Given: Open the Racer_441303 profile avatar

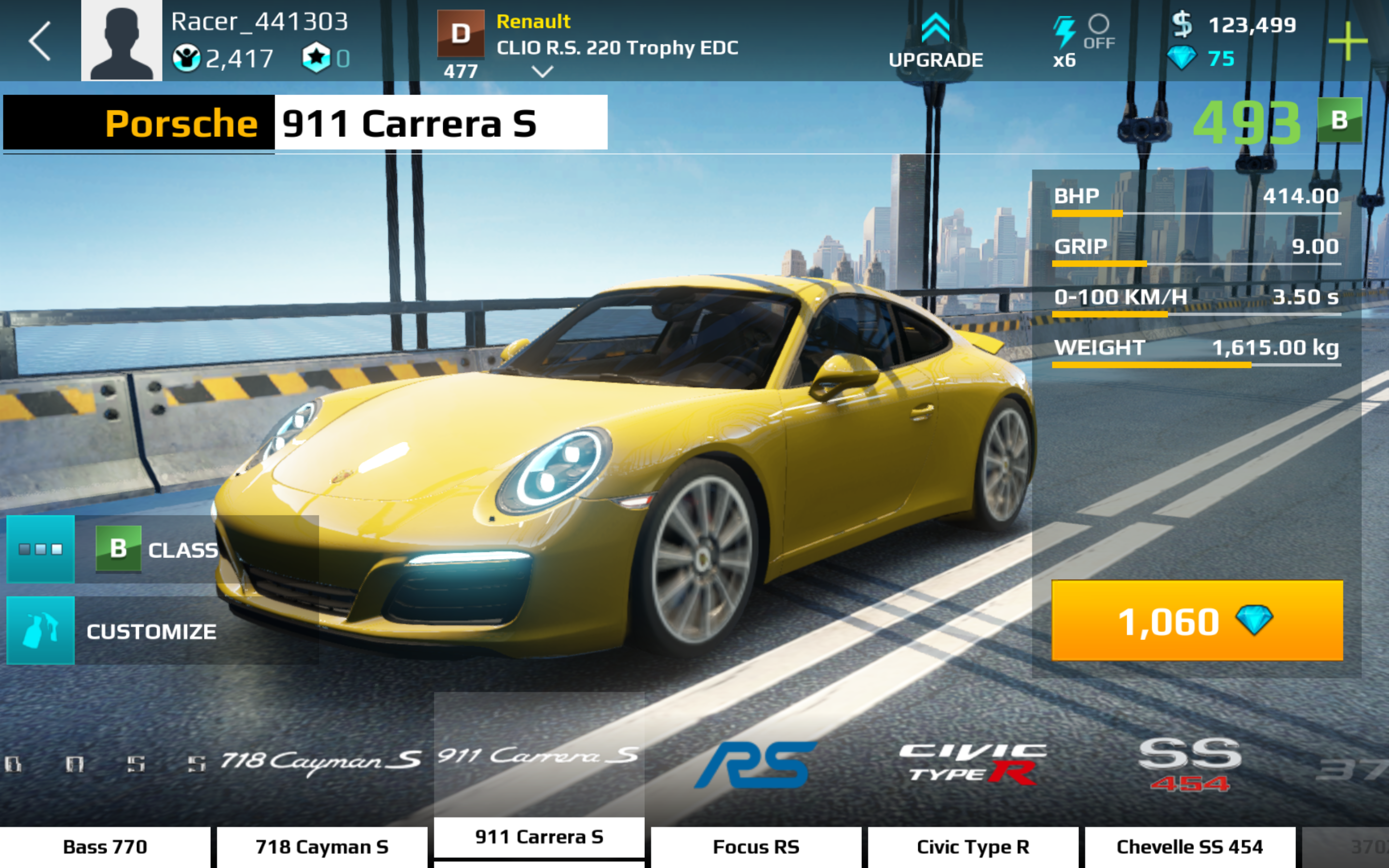Looking at the screenshot, I should click(x=121, y=40).
